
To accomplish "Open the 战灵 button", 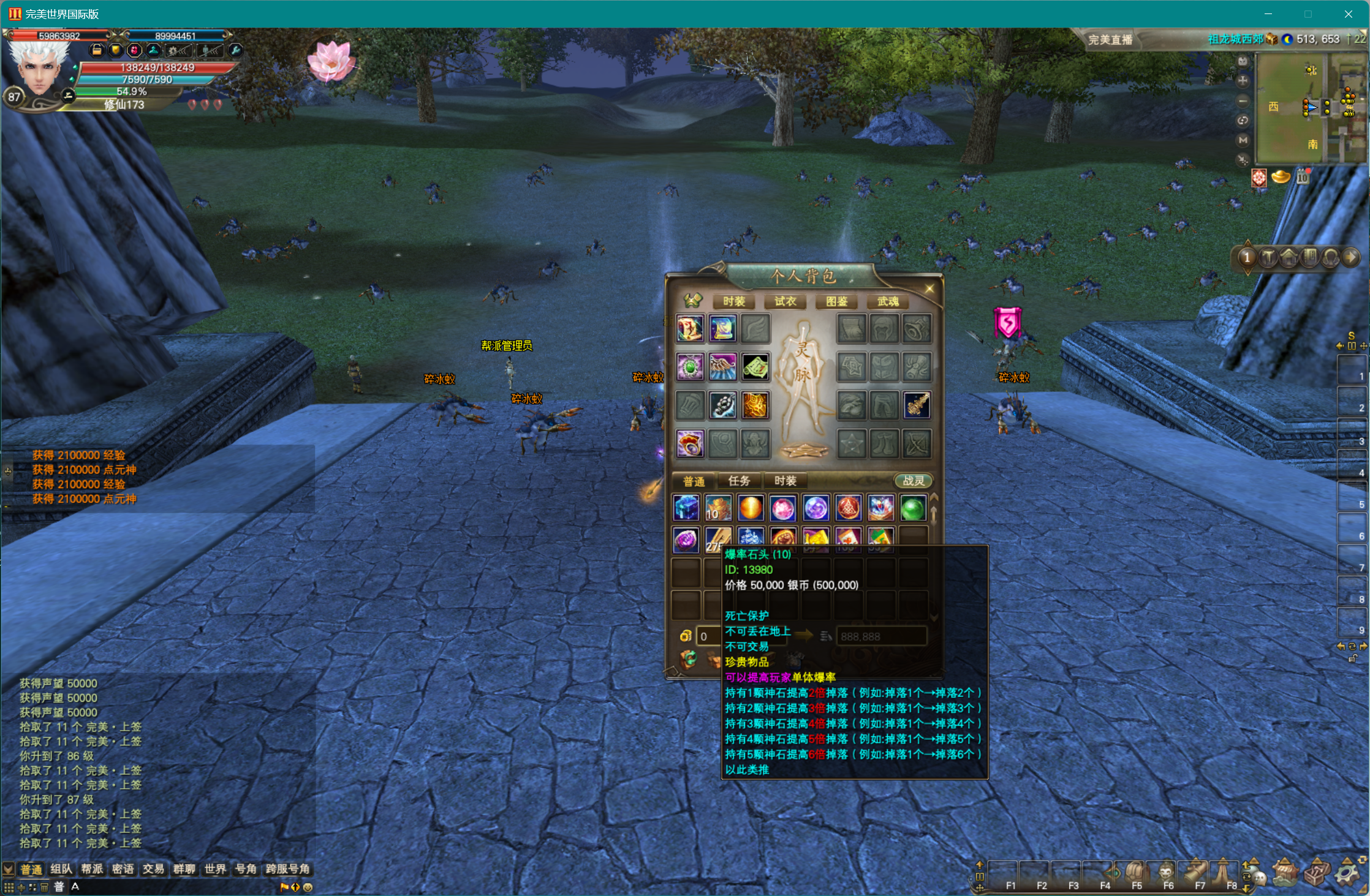I will (x=913, y=481).
